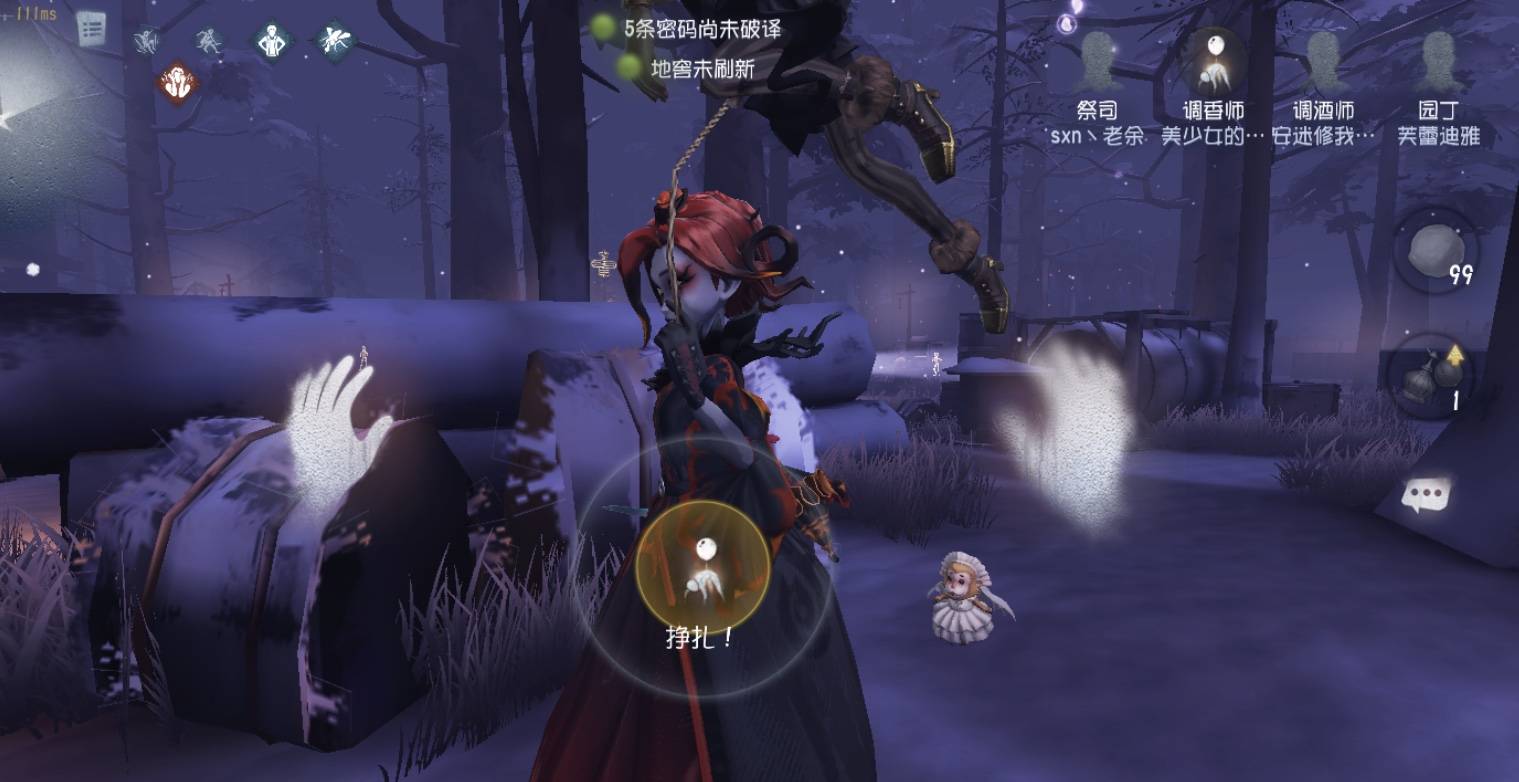Tap the standing hunter silhouette trait icon
Screen dimensions: 1519x782
point(270,40)
